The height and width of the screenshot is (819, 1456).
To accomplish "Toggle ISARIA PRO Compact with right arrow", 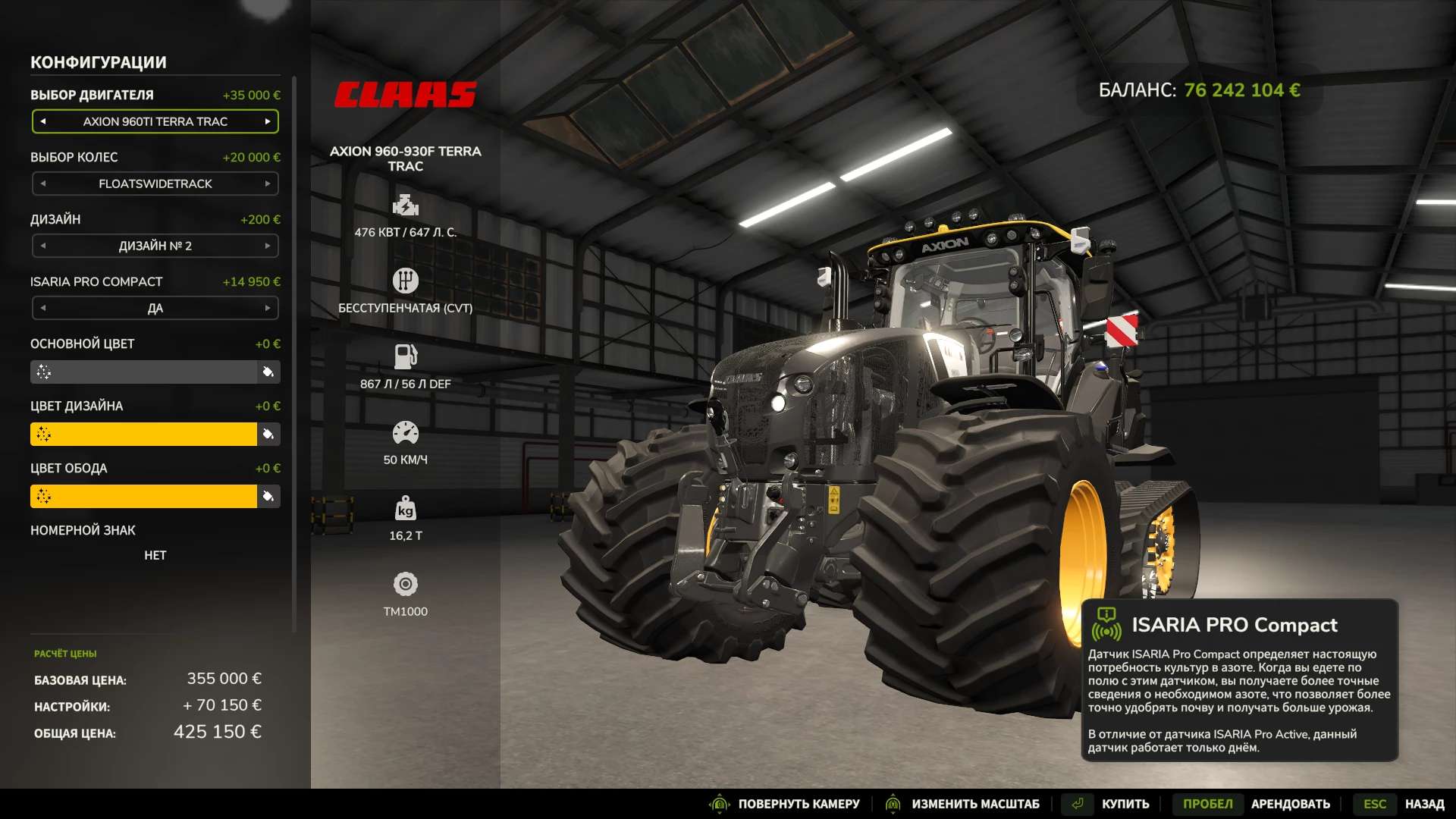I will tap(268, 308).
